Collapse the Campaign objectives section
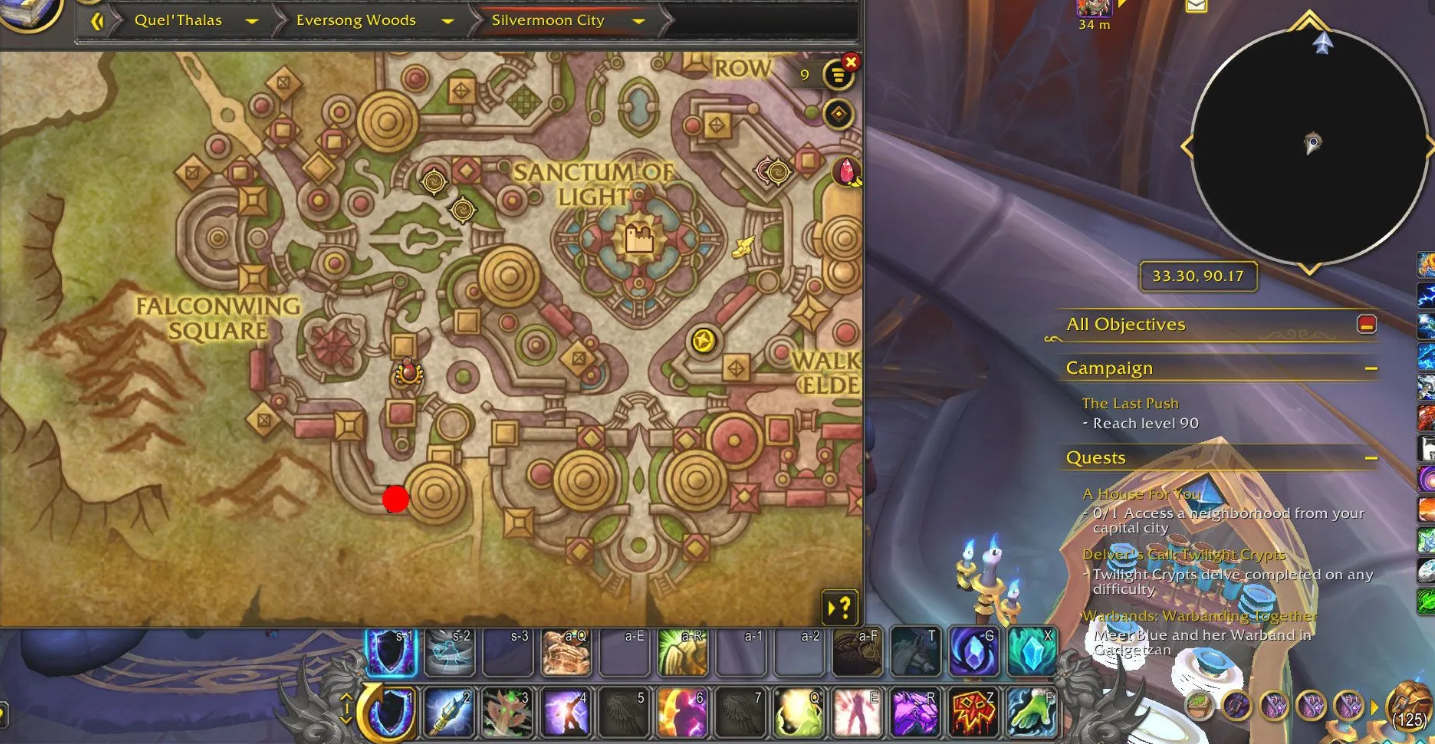The width and height of the screenshot is (1435, 744). coord(1370,368)
